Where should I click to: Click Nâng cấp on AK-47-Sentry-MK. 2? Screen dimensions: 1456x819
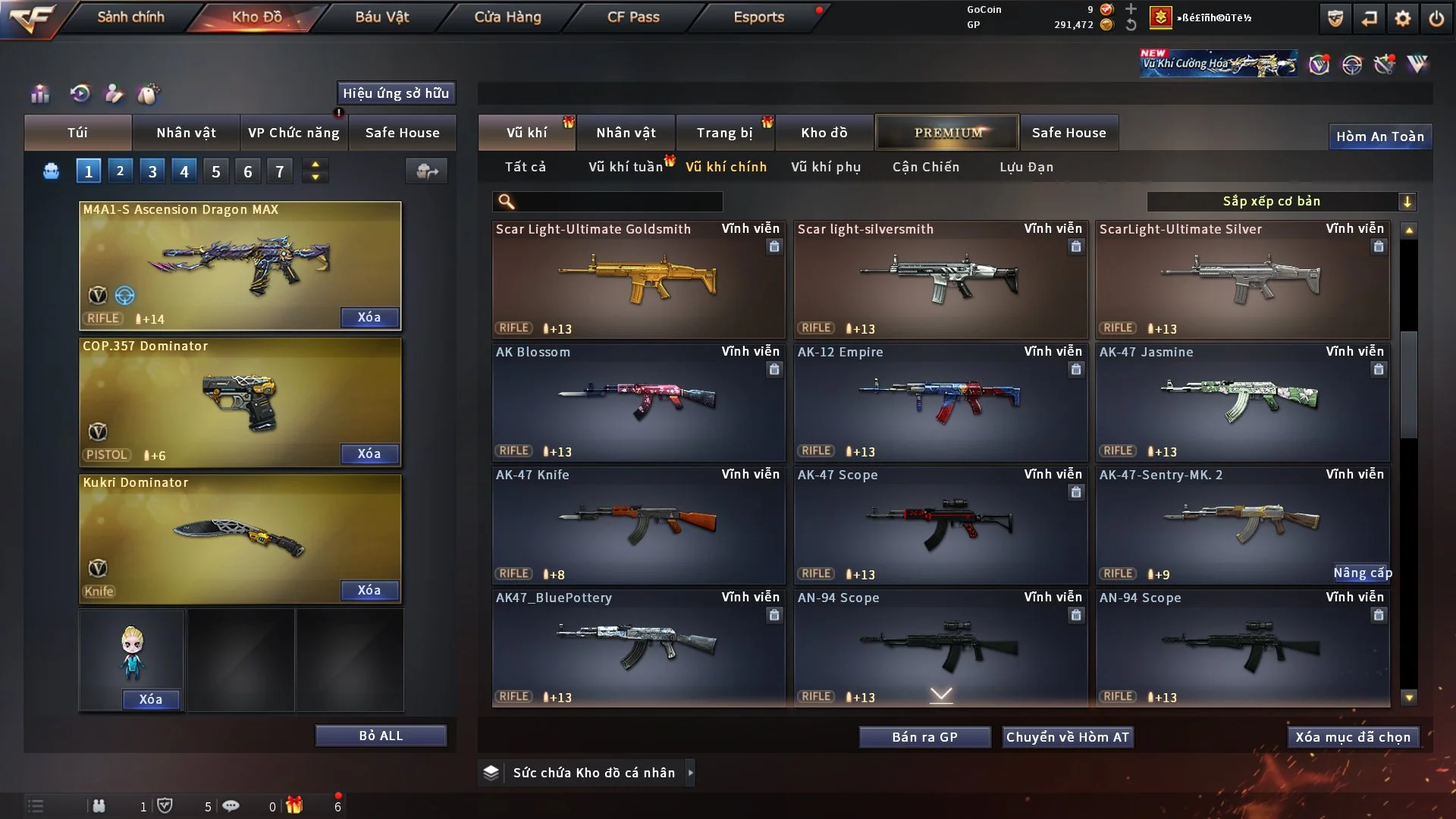(1363, 573)
